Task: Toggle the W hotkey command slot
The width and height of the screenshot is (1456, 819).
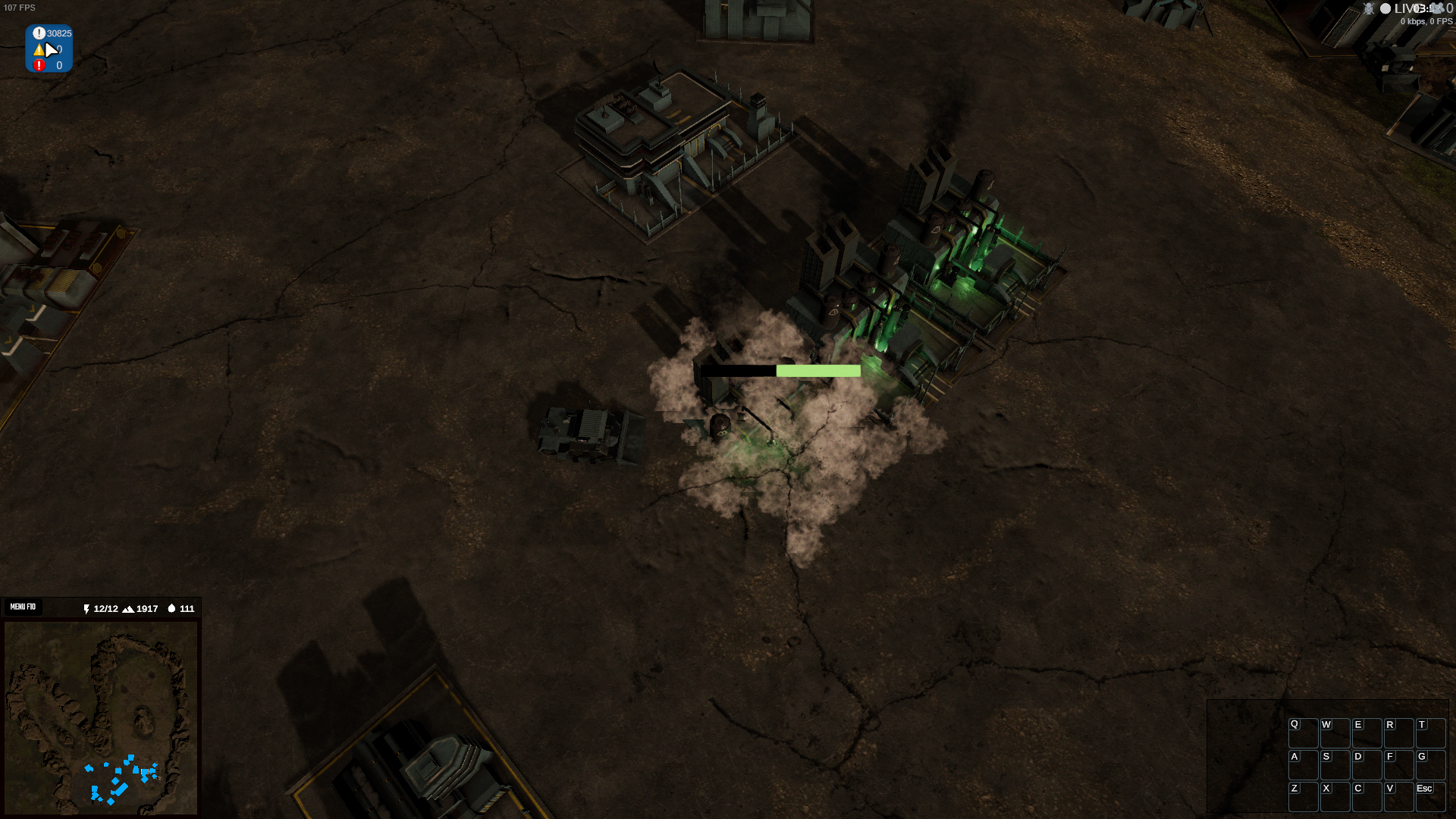Action: point(1335,732)
